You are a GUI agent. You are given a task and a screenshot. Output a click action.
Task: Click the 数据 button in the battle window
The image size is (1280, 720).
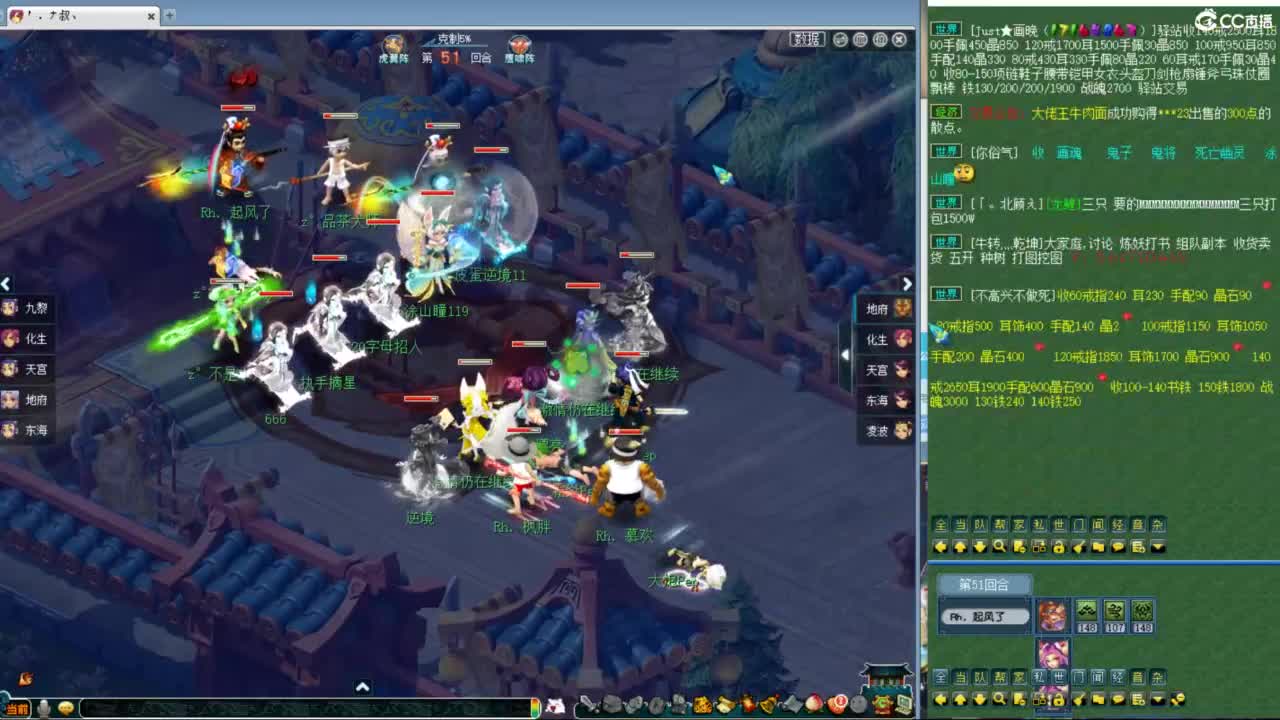pos(807,40)
